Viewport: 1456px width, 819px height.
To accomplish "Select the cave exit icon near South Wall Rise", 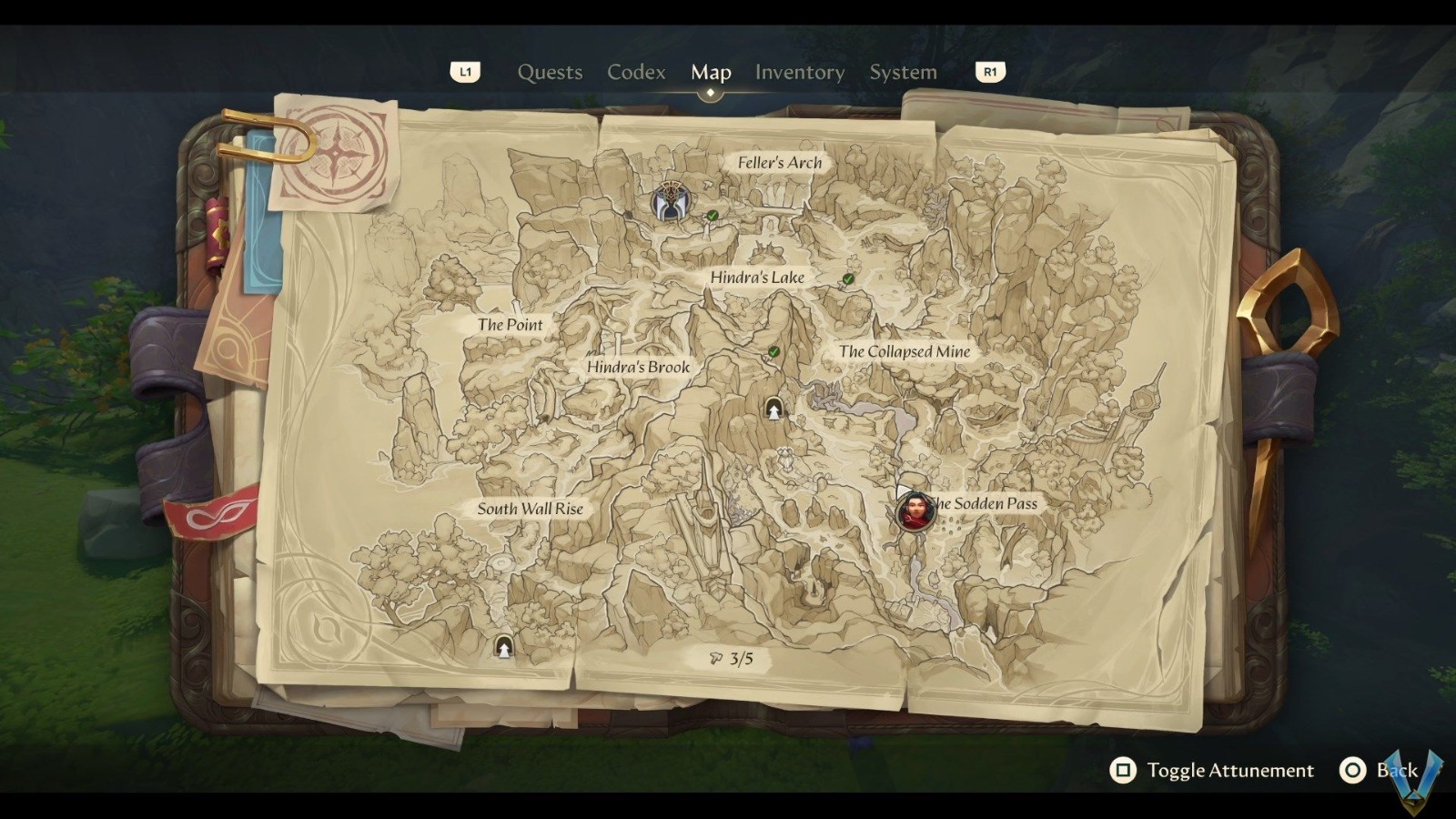I will pyautogui.click(x=503, y=647).
